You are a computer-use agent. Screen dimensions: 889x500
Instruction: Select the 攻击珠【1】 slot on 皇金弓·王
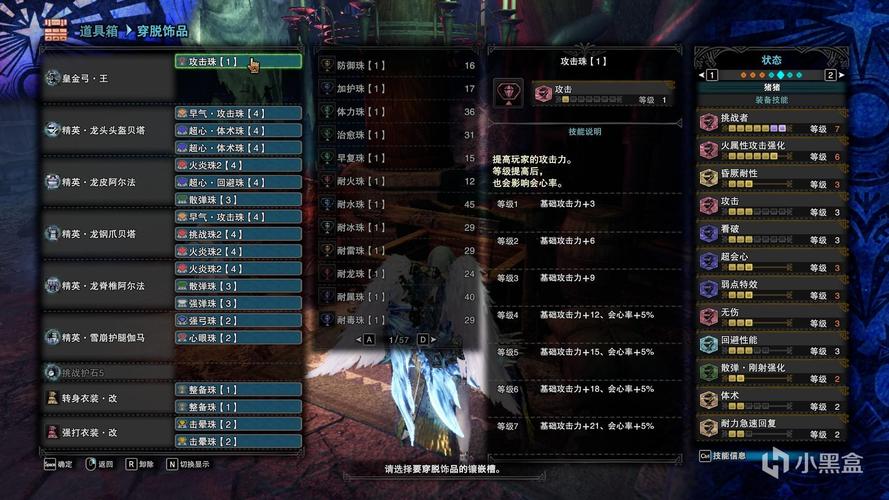[238, 61]
